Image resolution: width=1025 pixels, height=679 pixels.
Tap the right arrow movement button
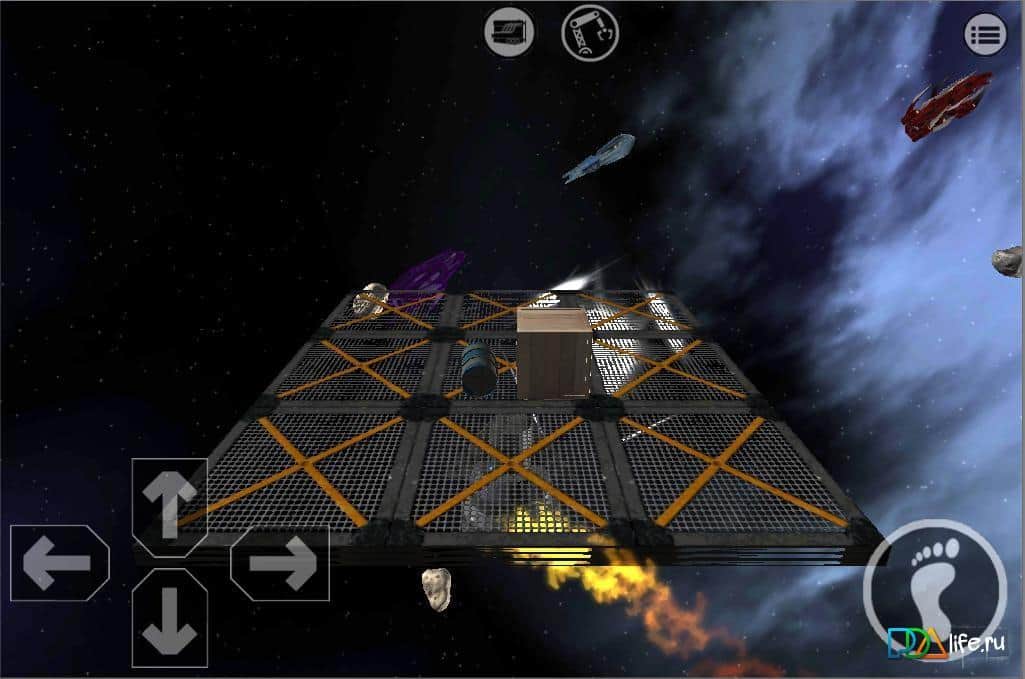[x=280, y=563]
